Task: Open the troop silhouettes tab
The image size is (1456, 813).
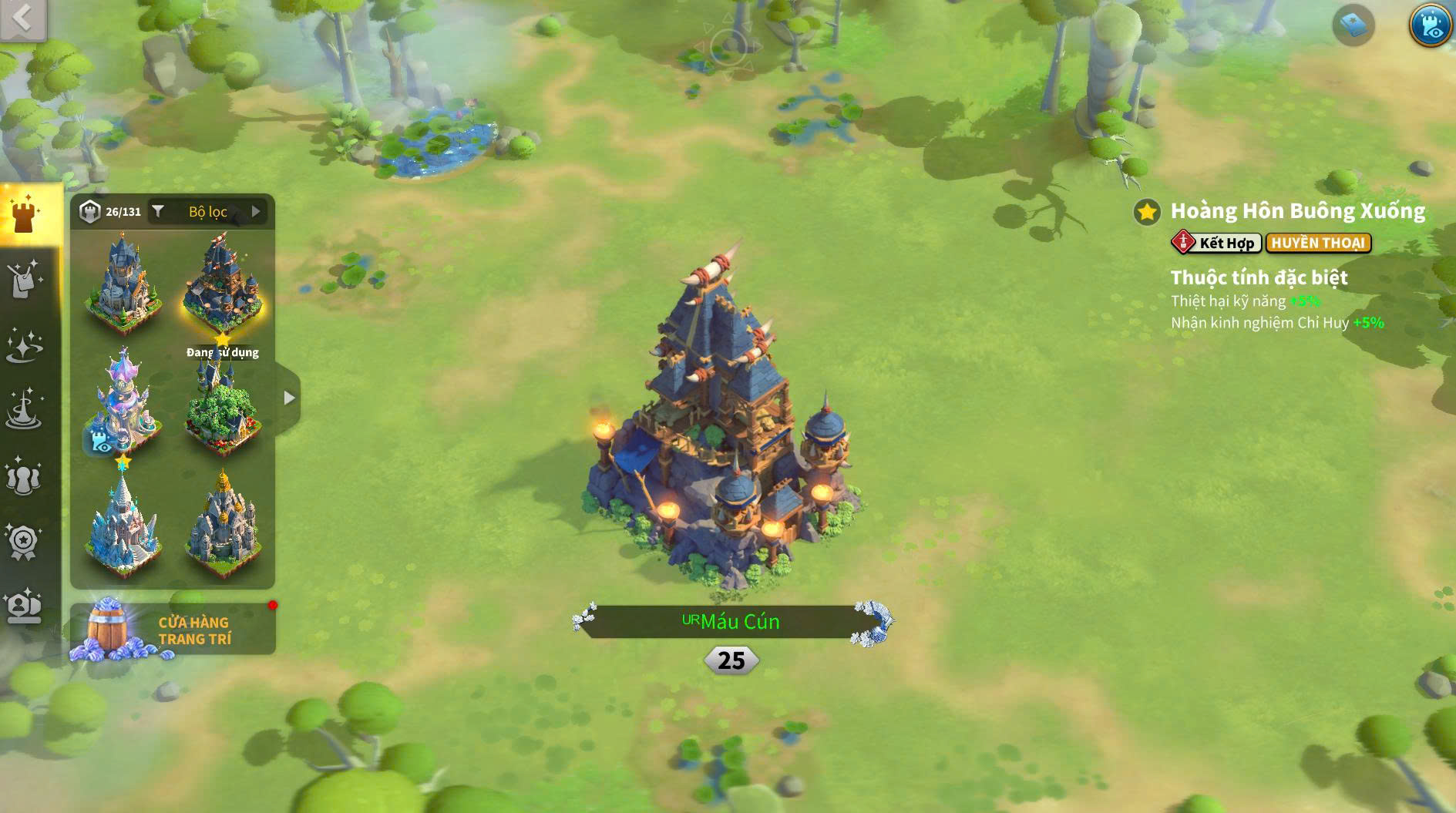Action: click(25, 476)
